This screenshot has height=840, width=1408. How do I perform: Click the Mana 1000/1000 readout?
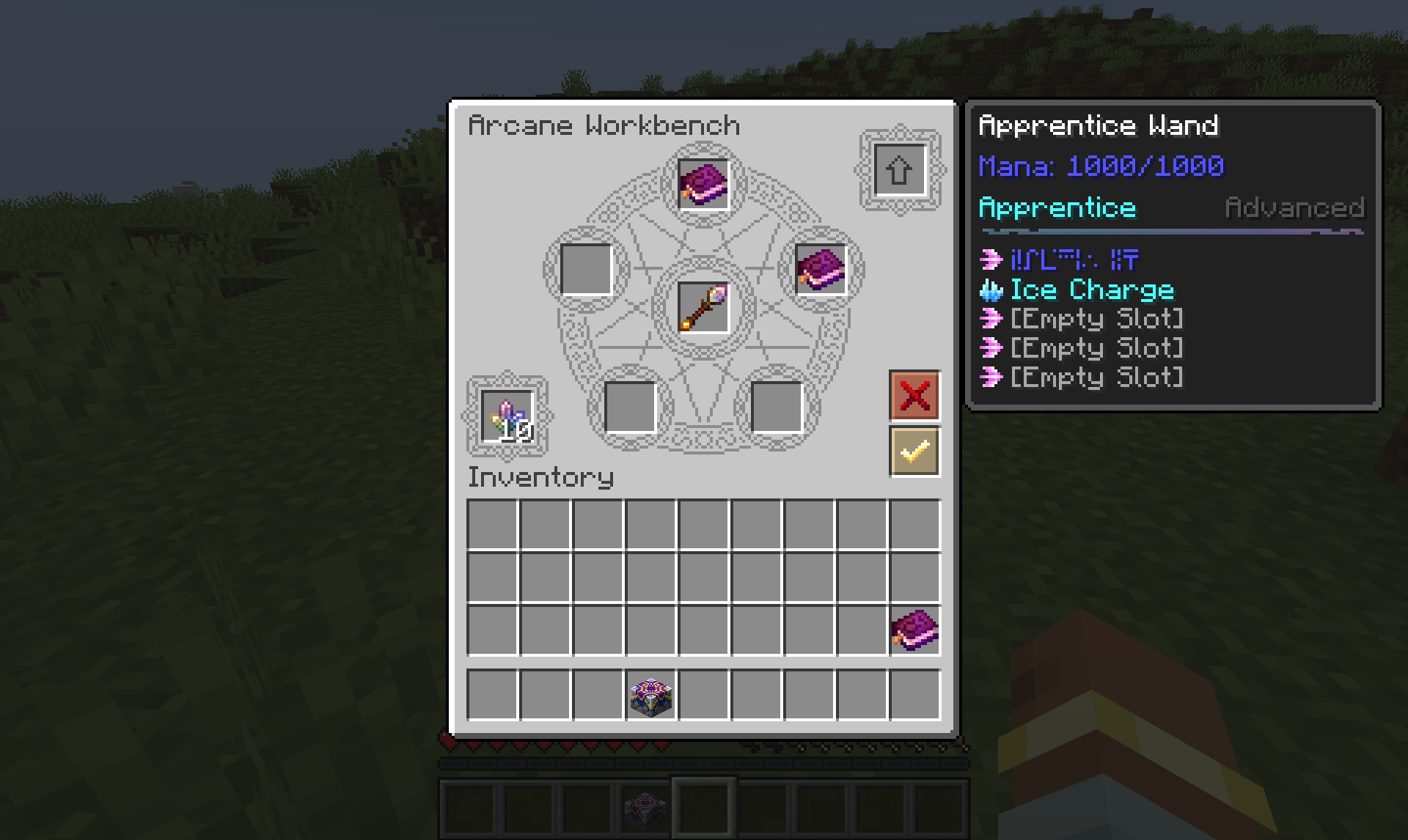[x=1100, y=165]
